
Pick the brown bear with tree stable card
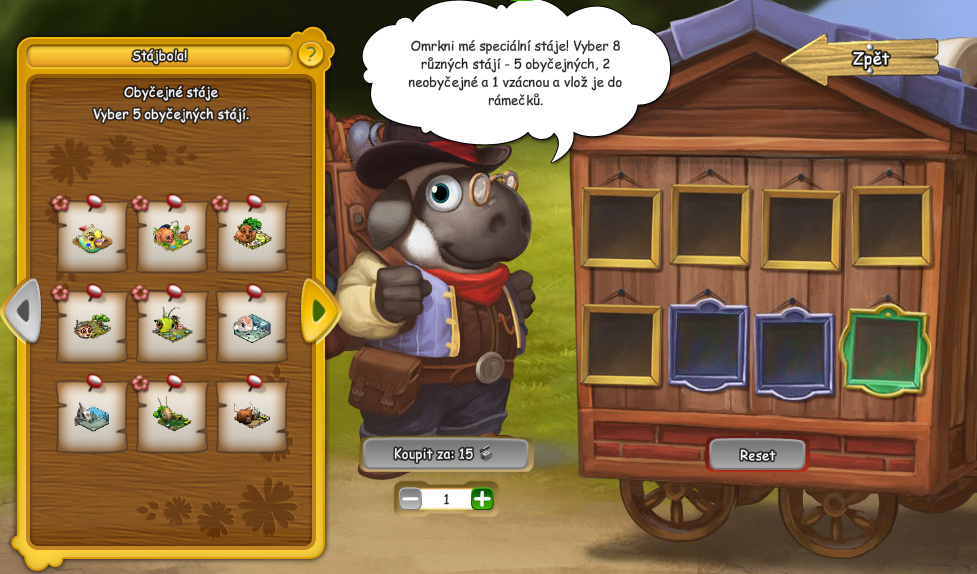pos(252,238)
